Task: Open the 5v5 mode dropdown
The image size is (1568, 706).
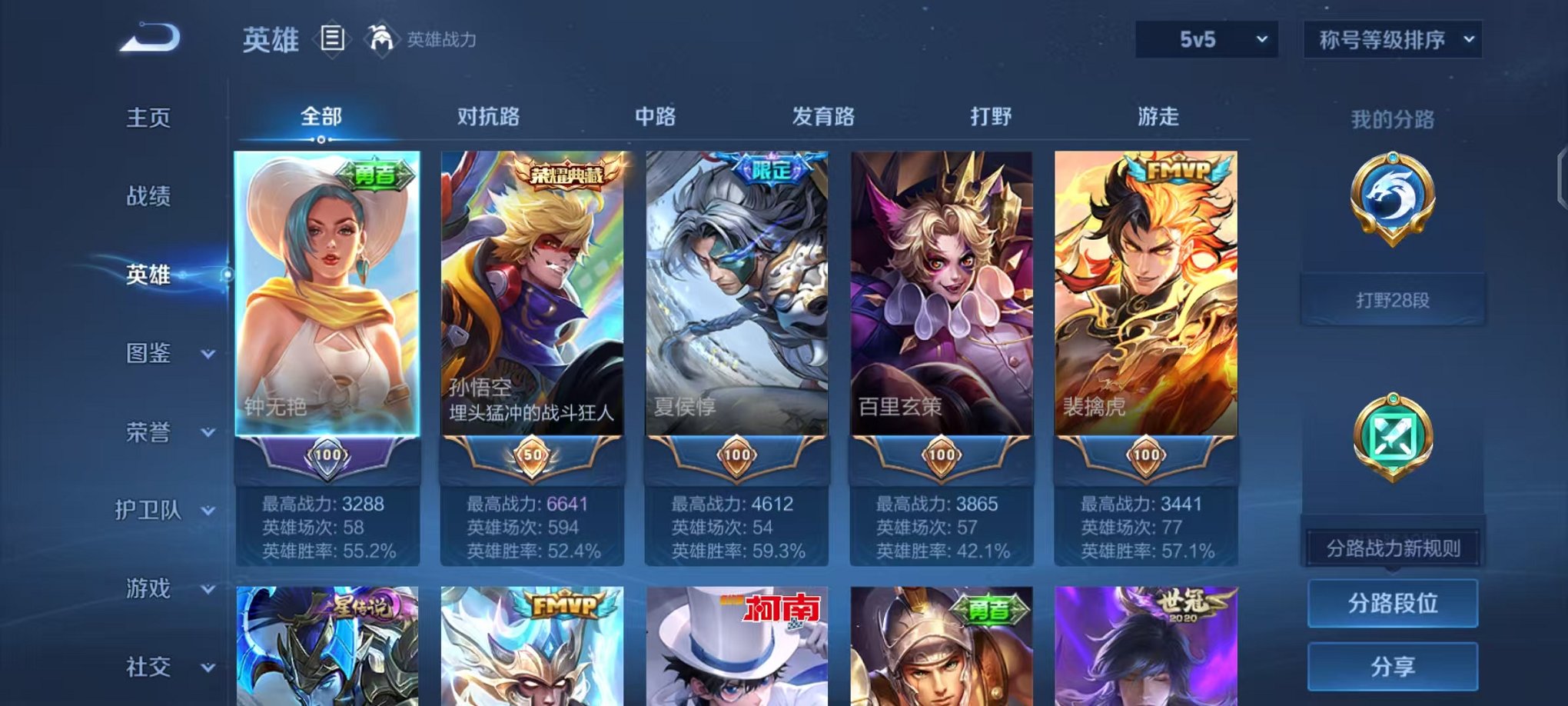Action: coord(1206,37)
